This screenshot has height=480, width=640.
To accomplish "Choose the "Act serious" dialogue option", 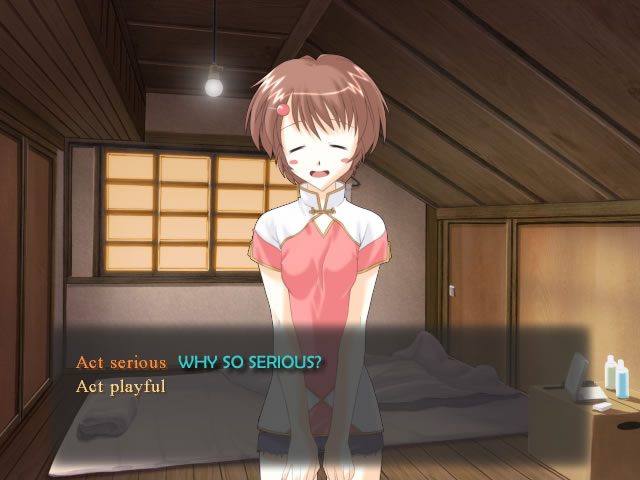I will pyautogui.click(x=120, y=362).
